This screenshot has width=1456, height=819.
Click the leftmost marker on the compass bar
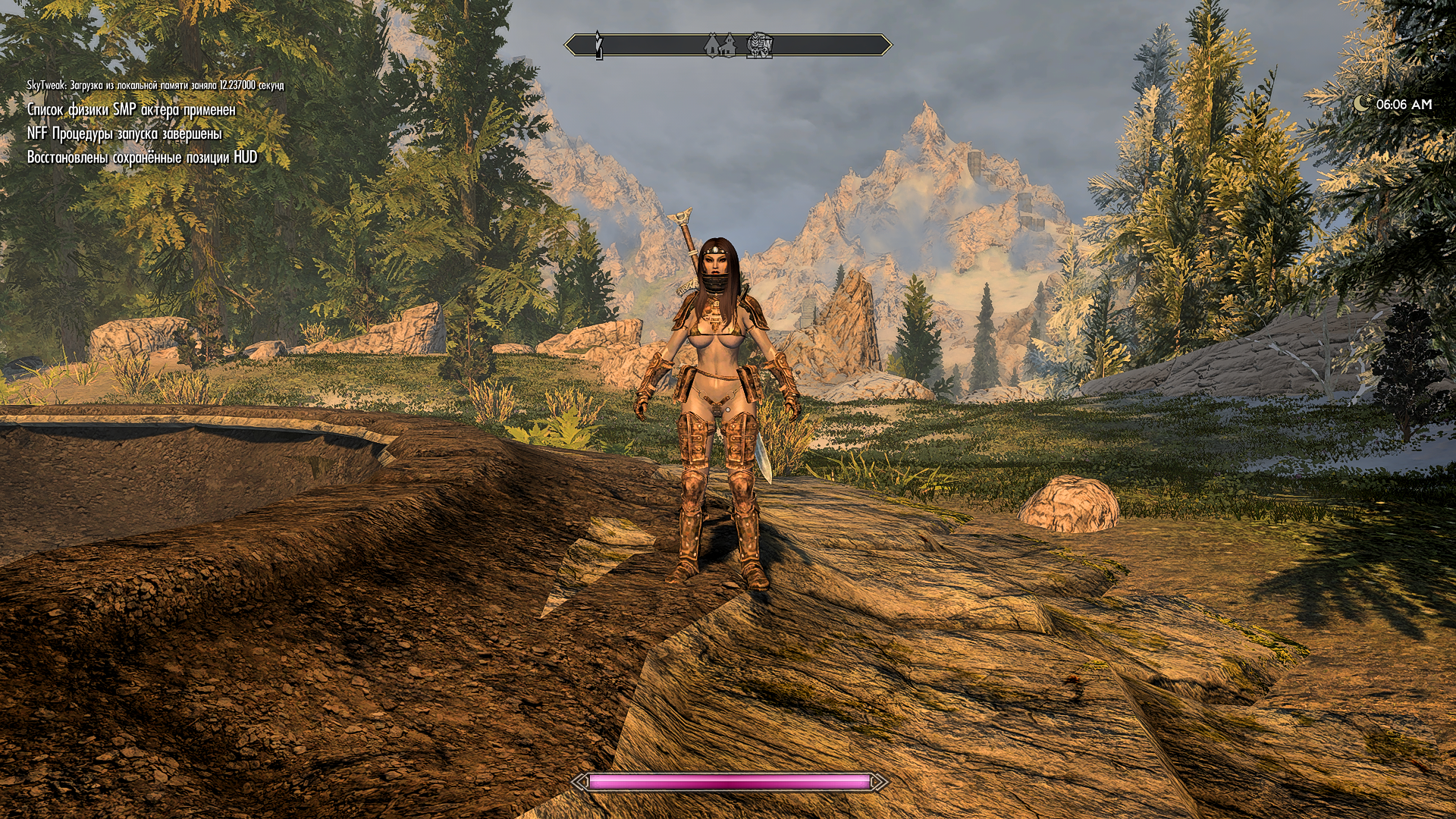coord(598,45)
